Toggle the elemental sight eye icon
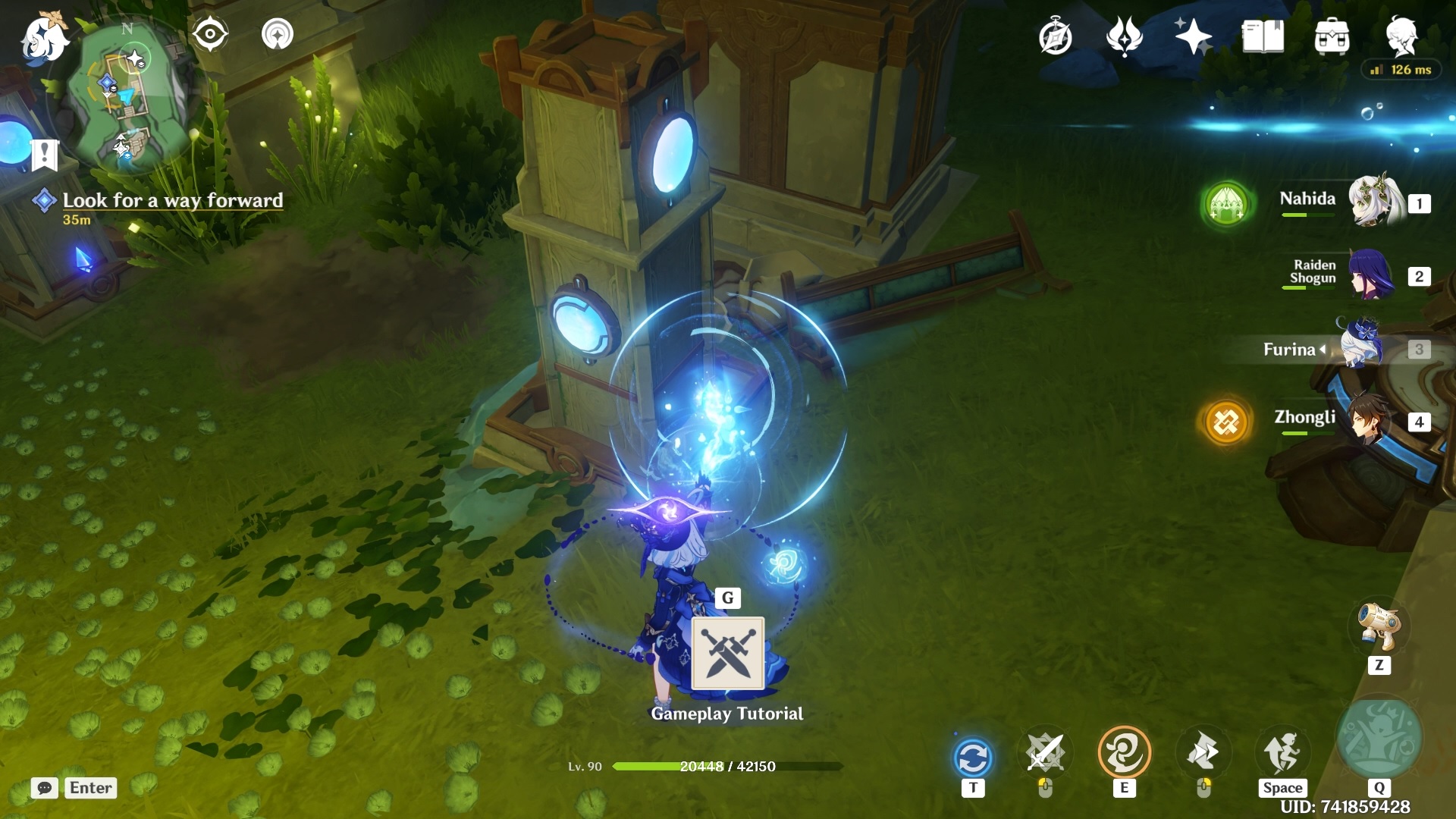Screen dimensions: 1456x819 pyautogui.click(x=210, y=34)
